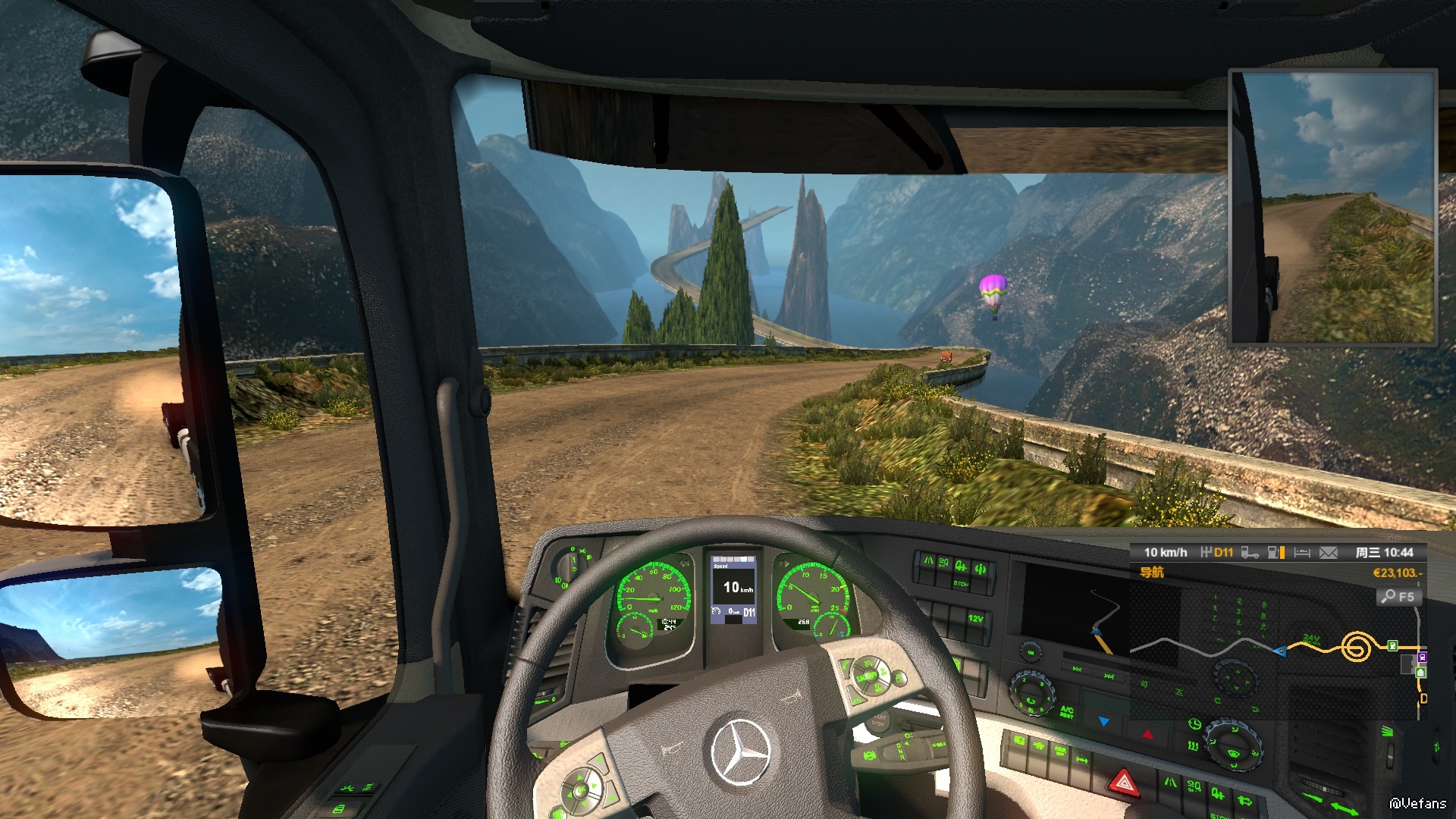
Task: Show truck damage info via truck icon
Action: pos(1250,553)
